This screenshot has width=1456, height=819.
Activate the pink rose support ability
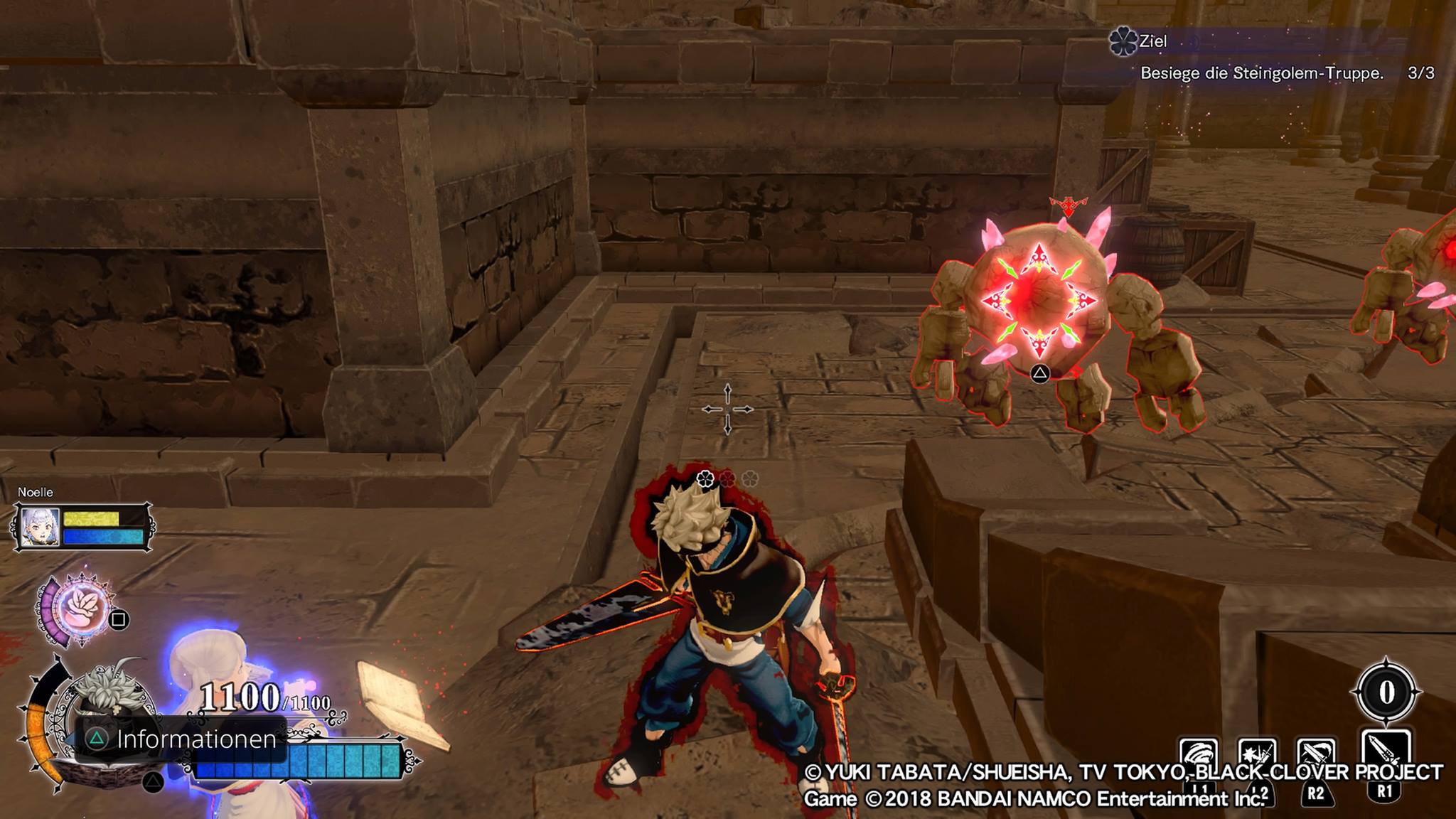82,610
